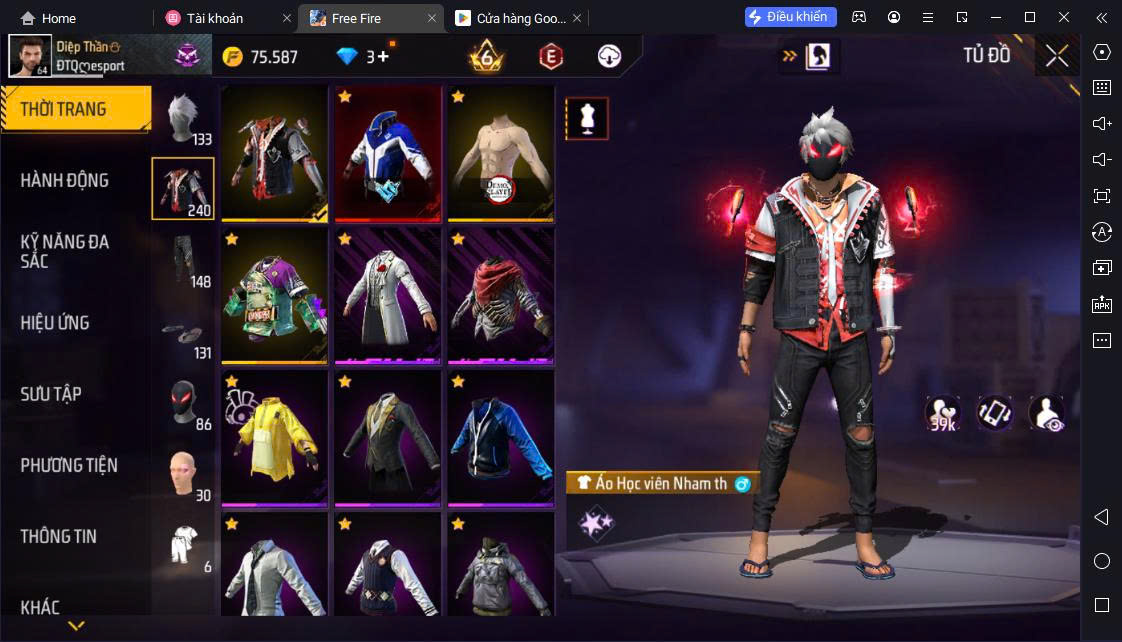Open the shoes subcategory showing 131
This screenshot has width=1122, height=642.
coord(183,332)
